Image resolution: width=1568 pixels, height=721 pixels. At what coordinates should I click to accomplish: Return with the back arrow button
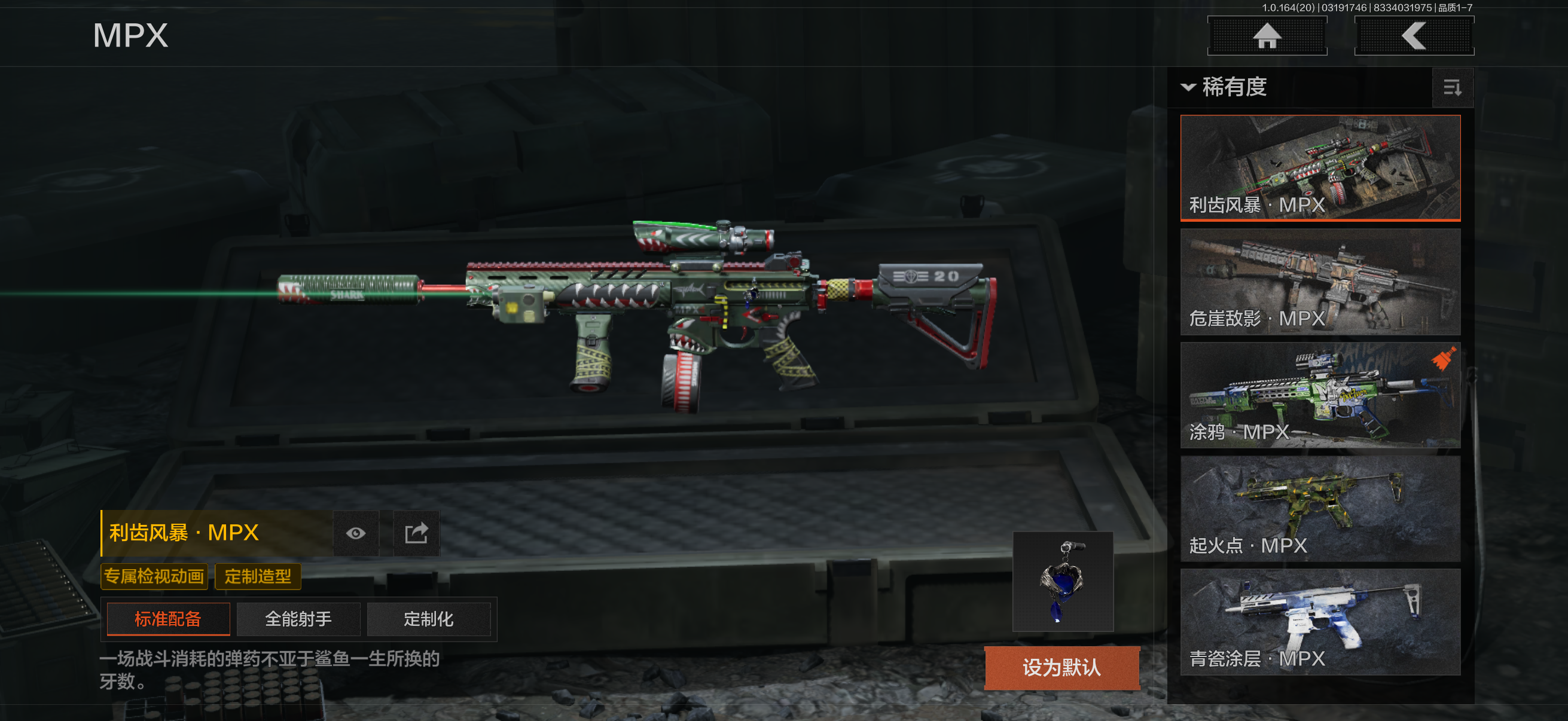coord(1413,36)
